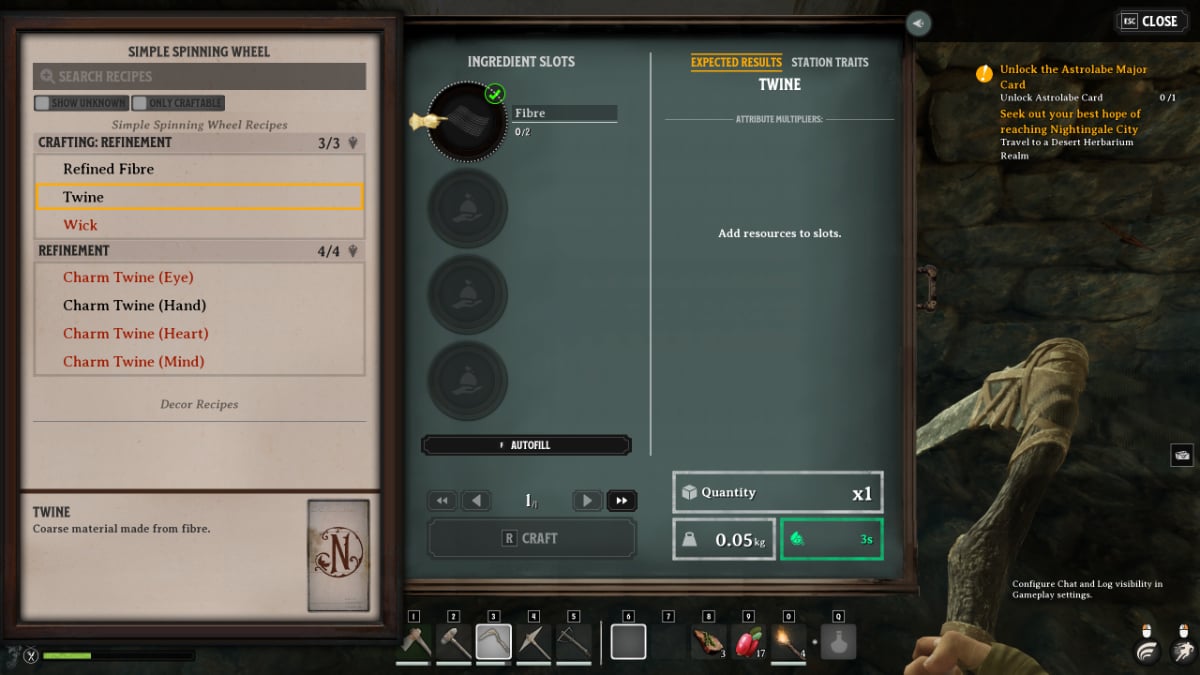Craft the Twine item
The image size is (1200, 675).
(x=531, y=538)
